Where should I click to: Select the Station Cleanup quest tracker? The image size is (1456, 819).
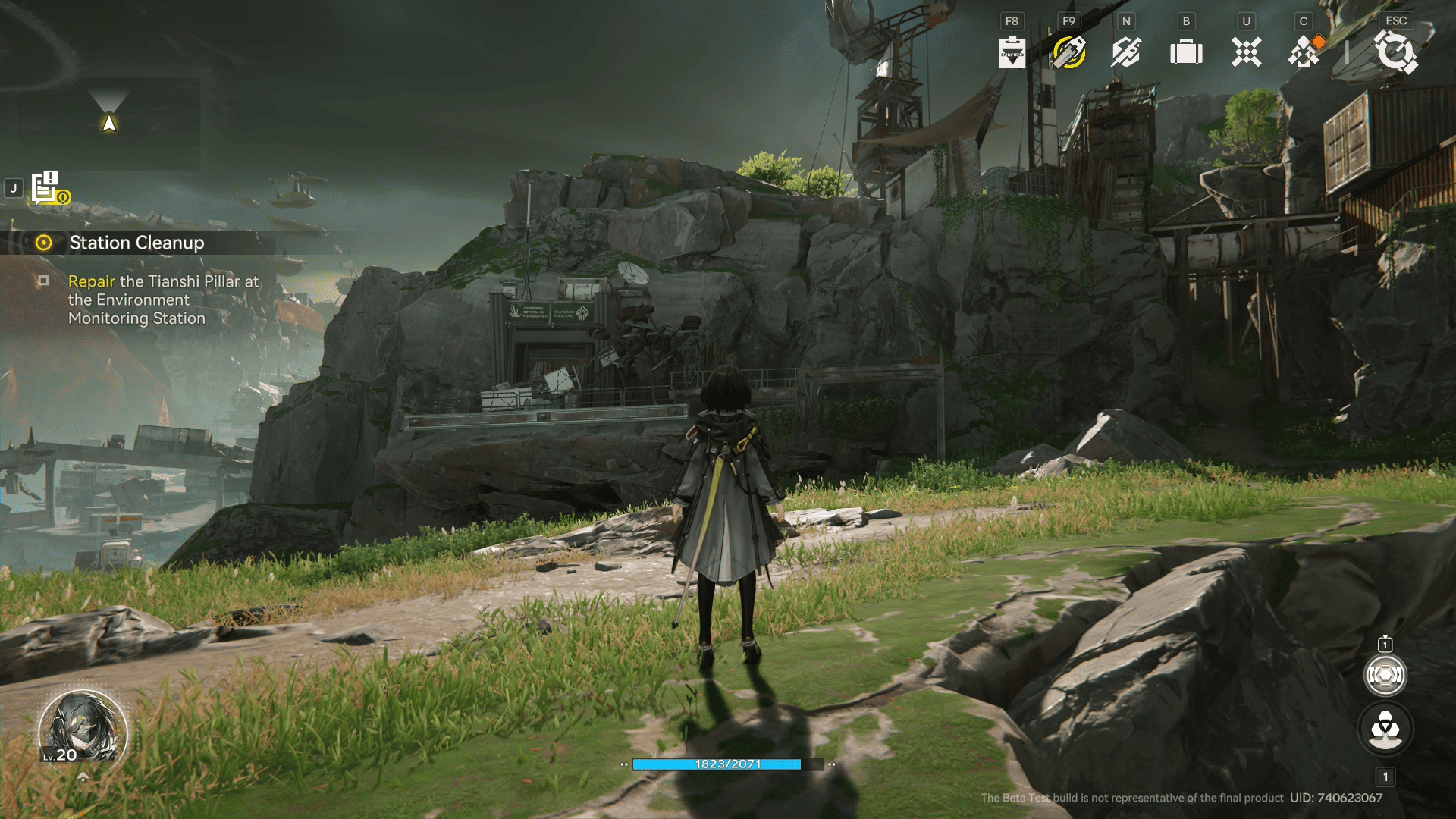pos(136,243)
